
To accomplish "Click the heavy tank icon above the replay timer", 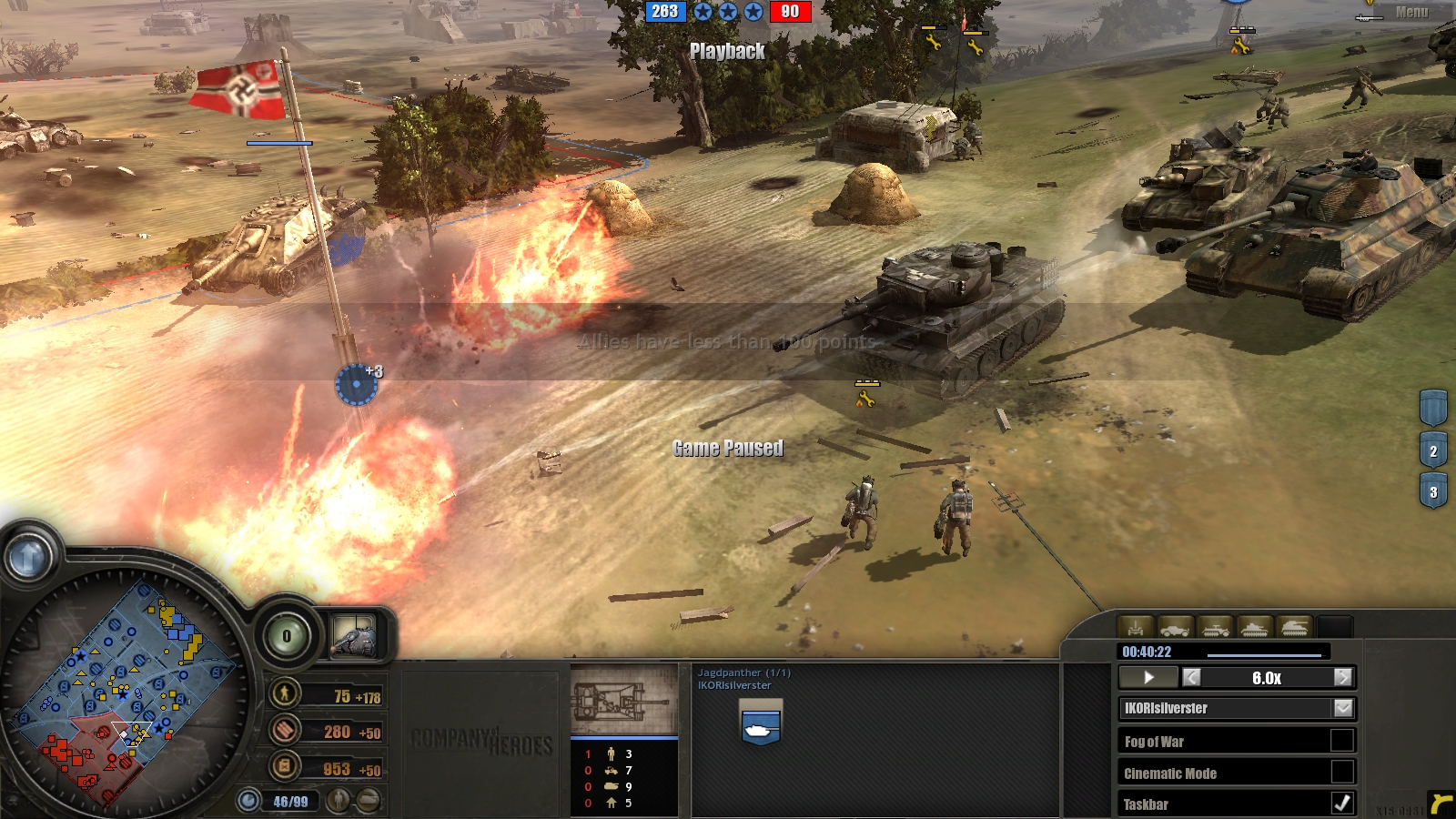I will (1294, 628).
